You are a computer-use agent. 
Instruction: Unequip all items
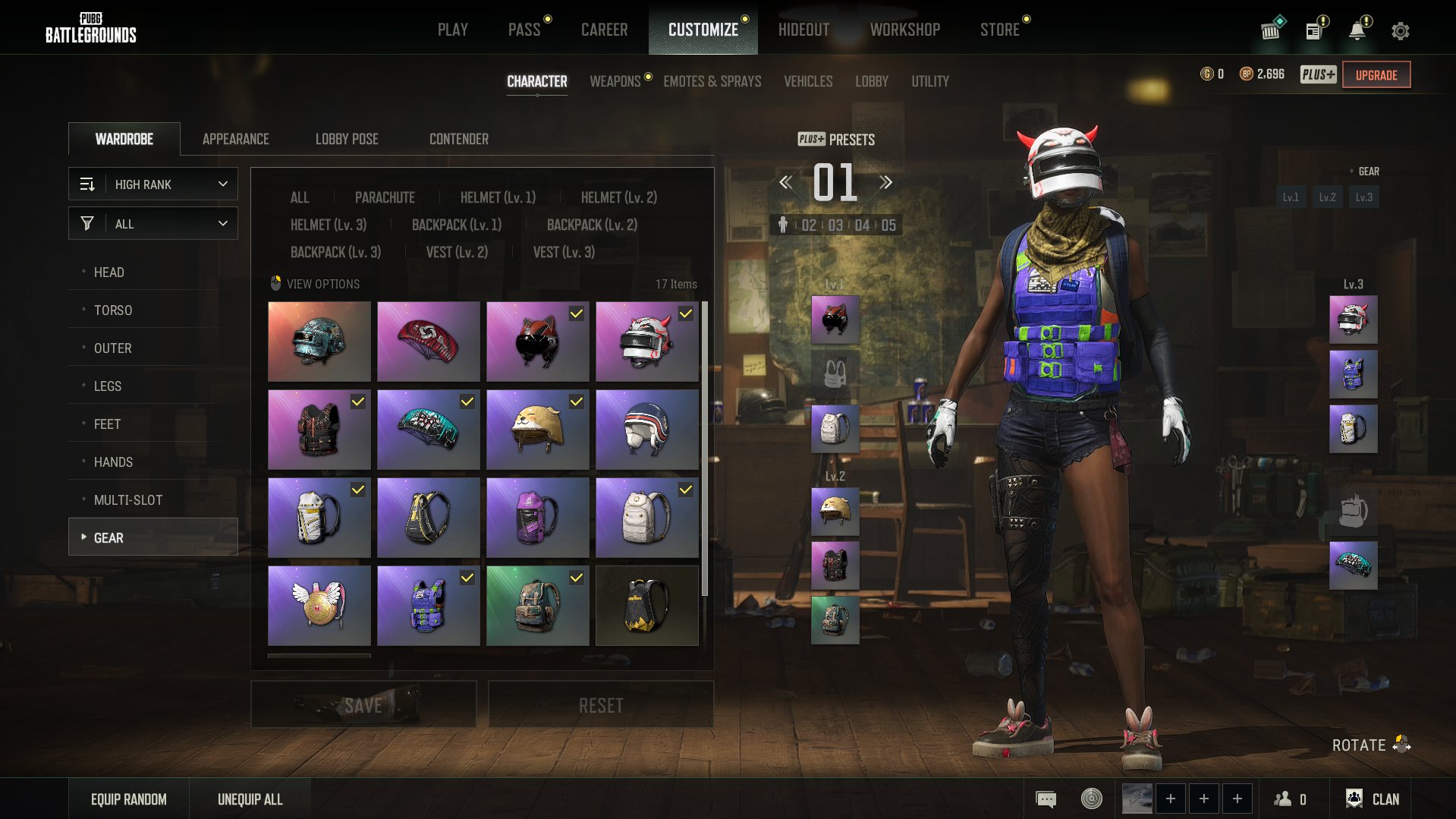[250, 799]
